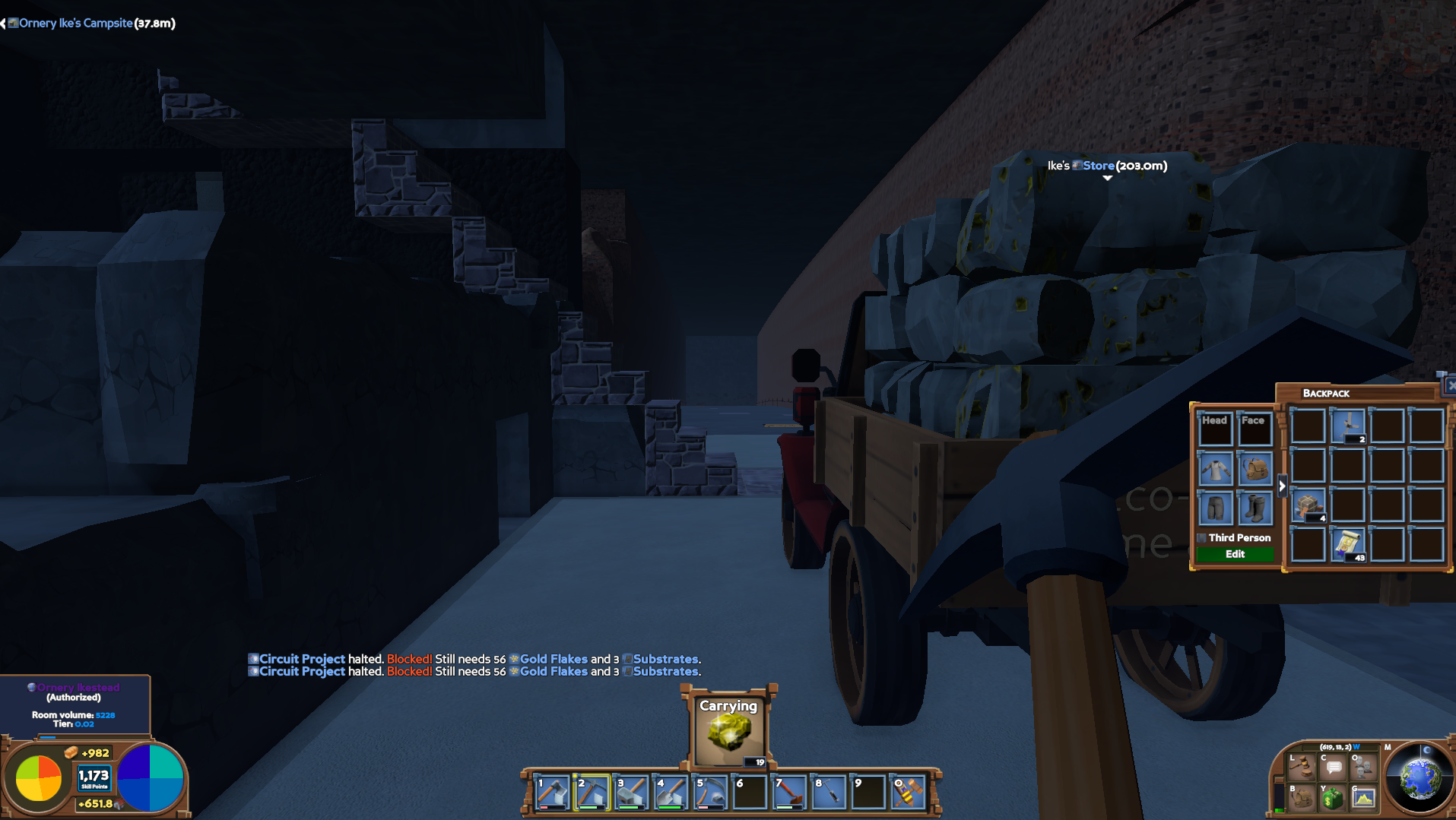
Task: Select the hammer in hotbar slot 3
Action: point(628,793)
